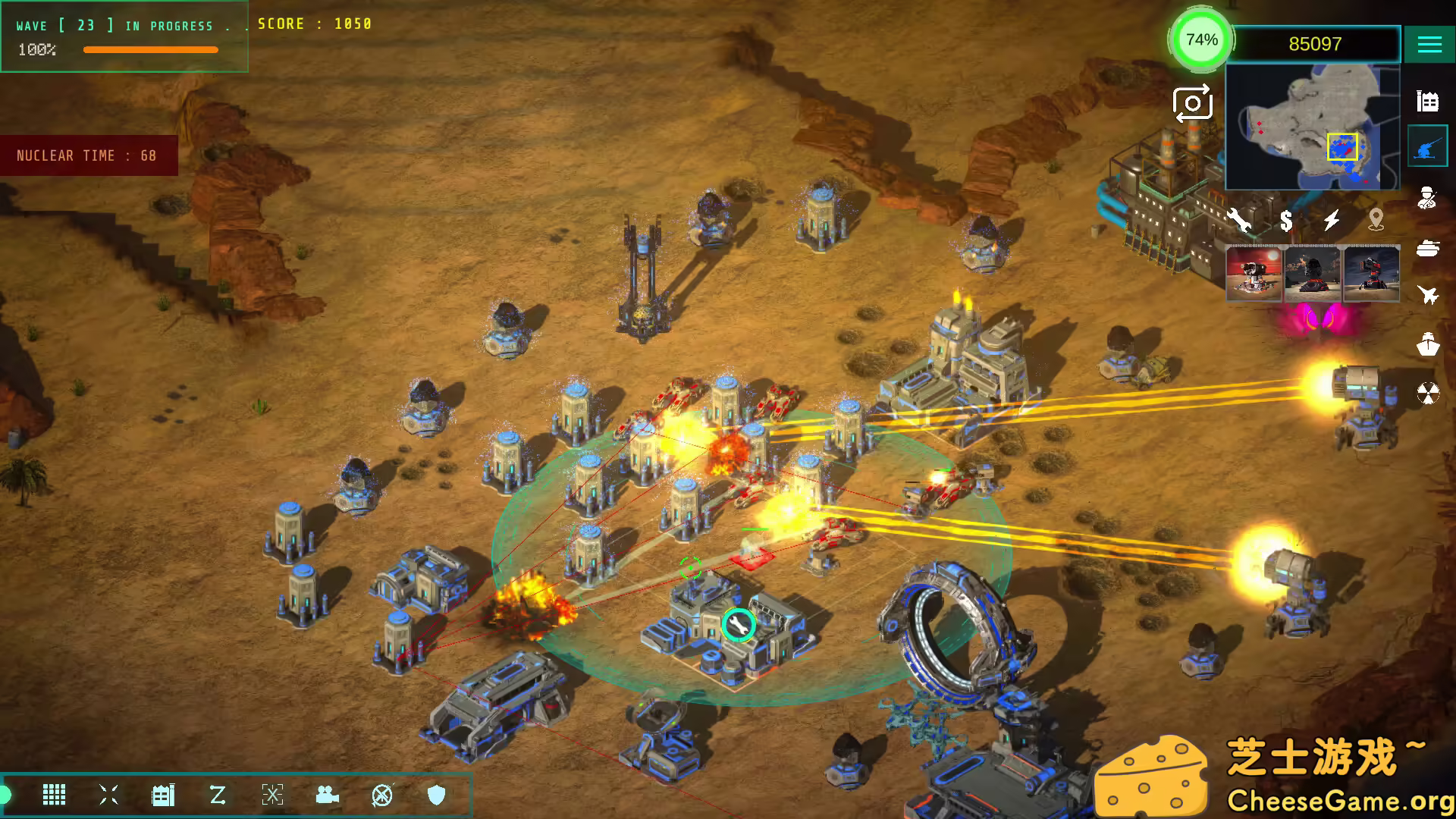Open the infantry units panel
Viewport: 1456px width, 819px height.
tap(1428, 199)
